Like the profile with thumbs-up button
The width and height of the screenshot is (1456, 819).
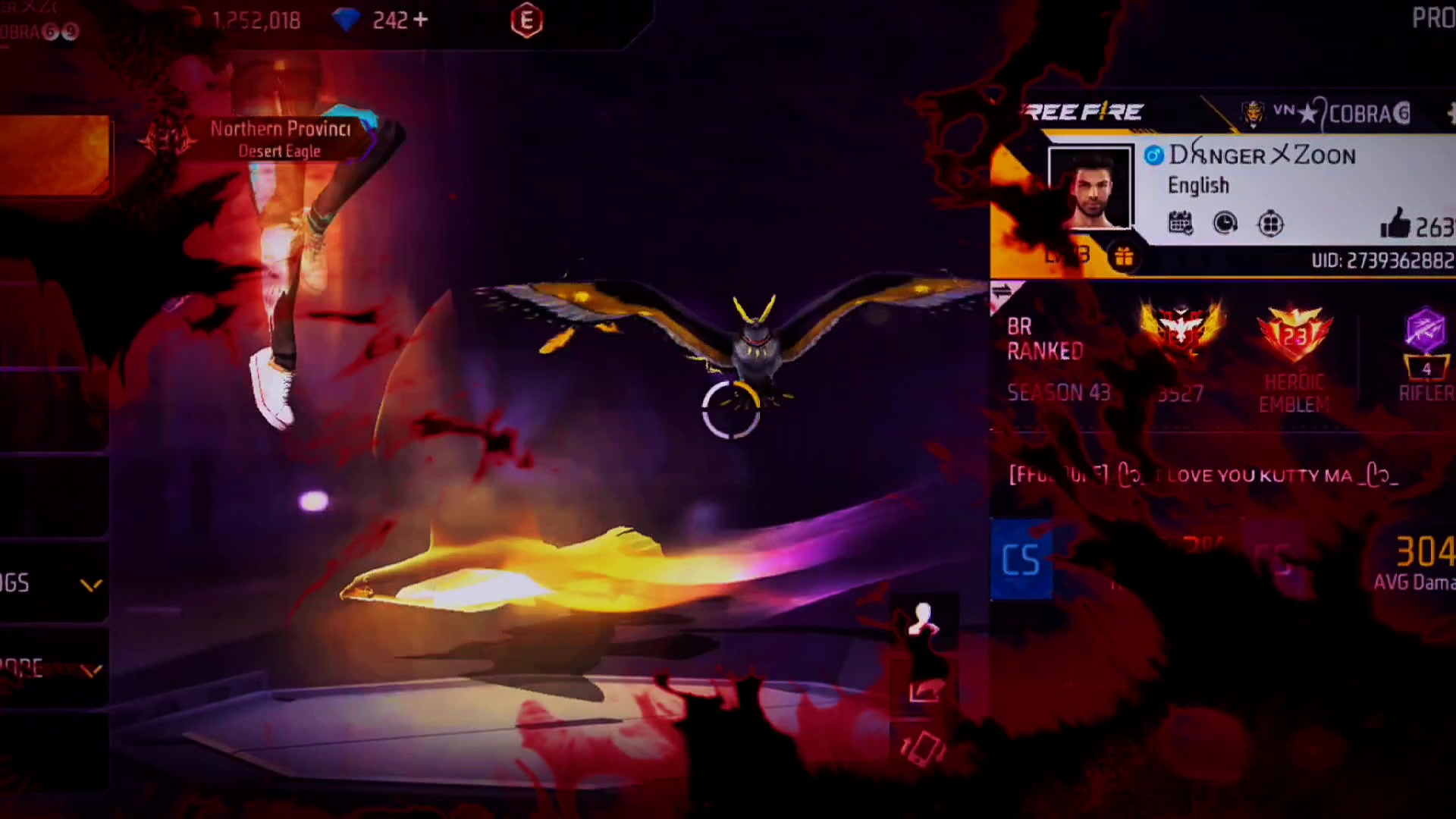pos(1395,224)
